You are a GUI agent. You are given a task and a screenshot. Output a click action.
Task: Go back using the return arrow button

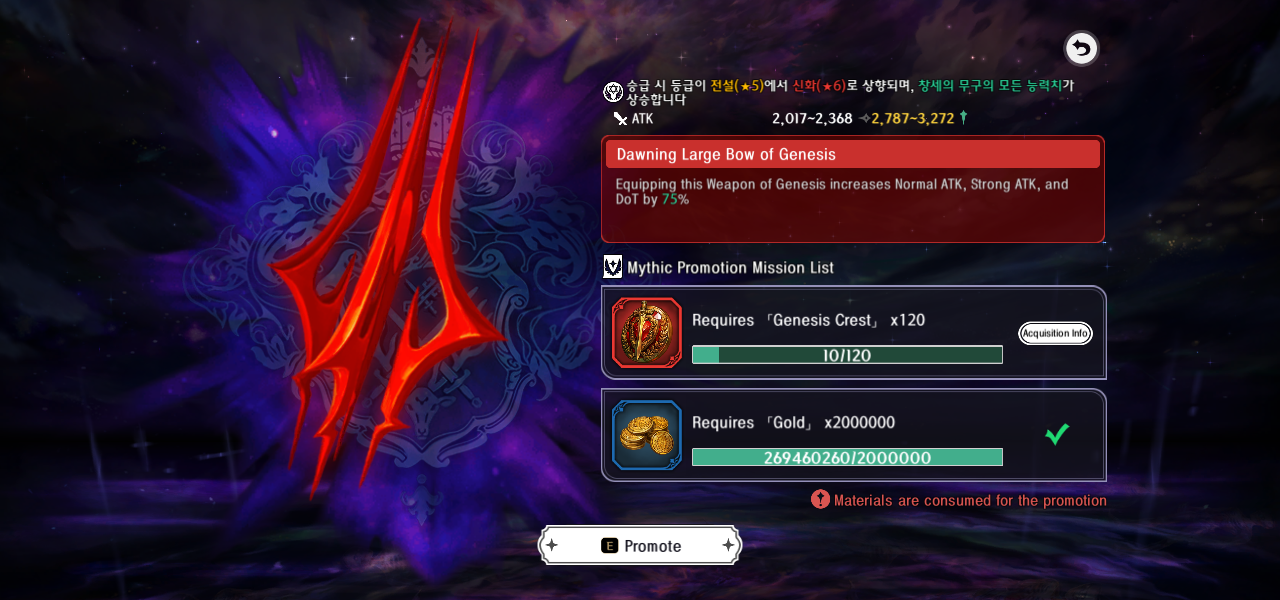(x=1081, y=48)
